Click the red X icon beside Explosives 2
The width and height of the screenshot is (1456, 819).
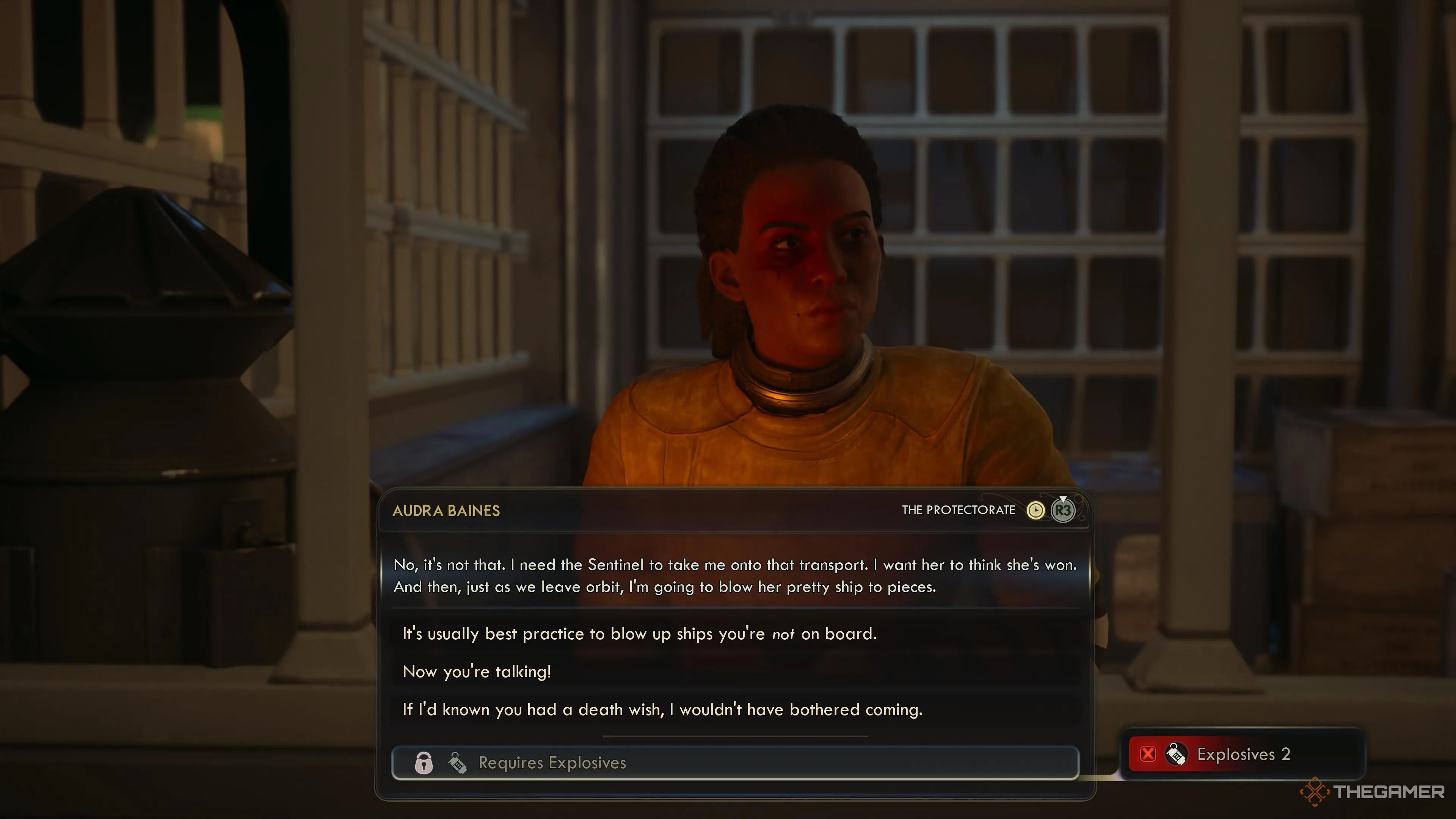1148,754
